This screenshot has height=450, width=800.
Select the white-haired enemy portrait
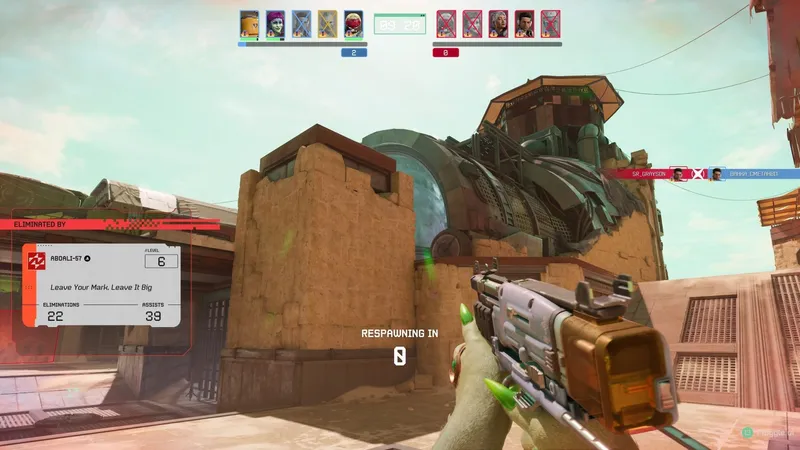pyautogui.click(x=498, y=23)
